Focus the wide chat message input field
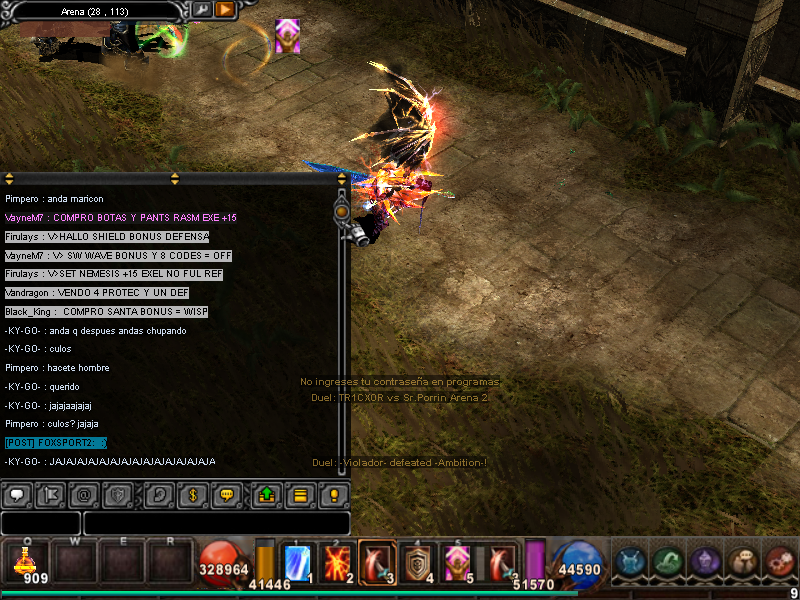 [216, 523]
